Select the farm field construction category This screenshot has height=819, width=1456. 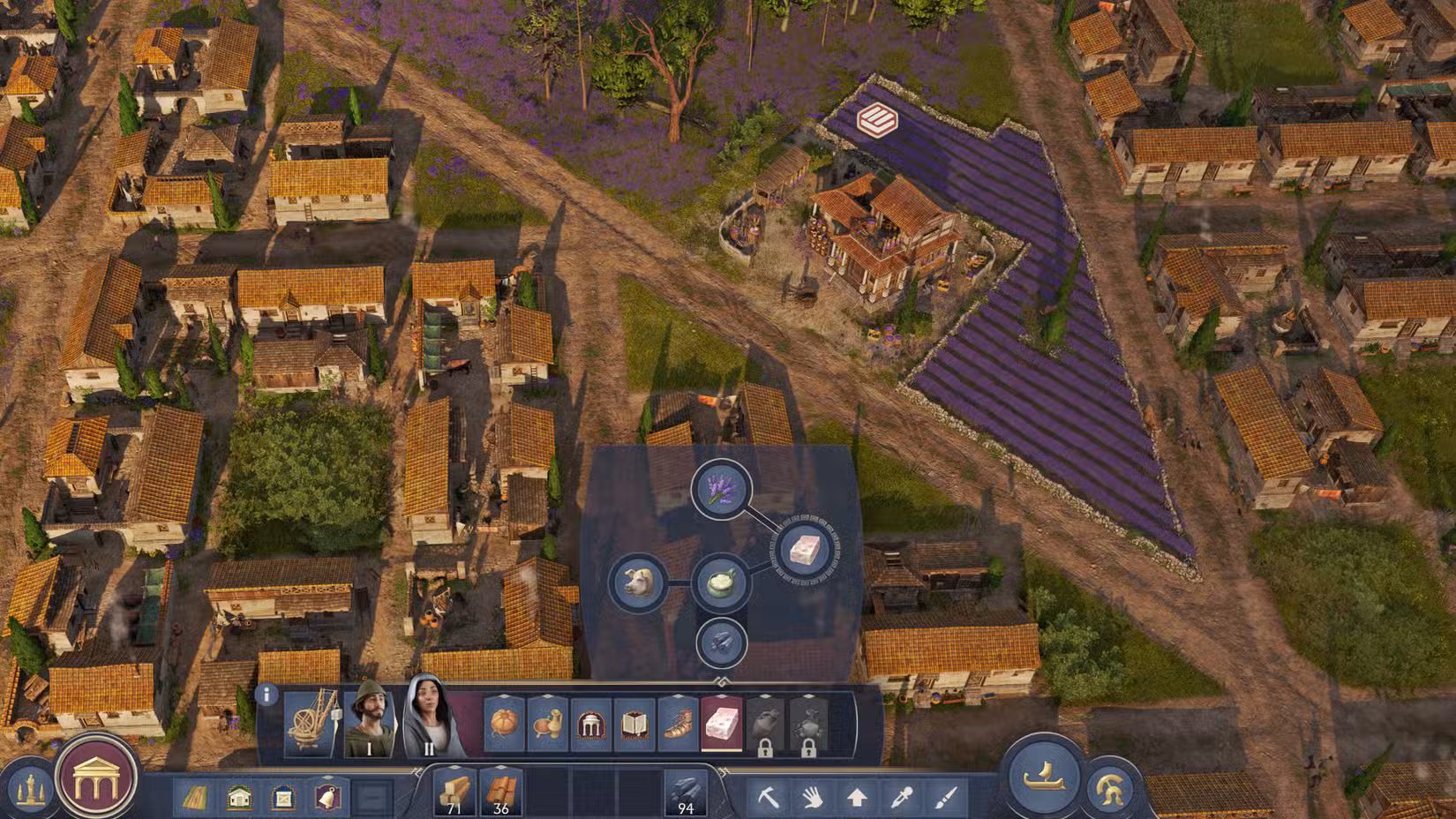[195, 797]
